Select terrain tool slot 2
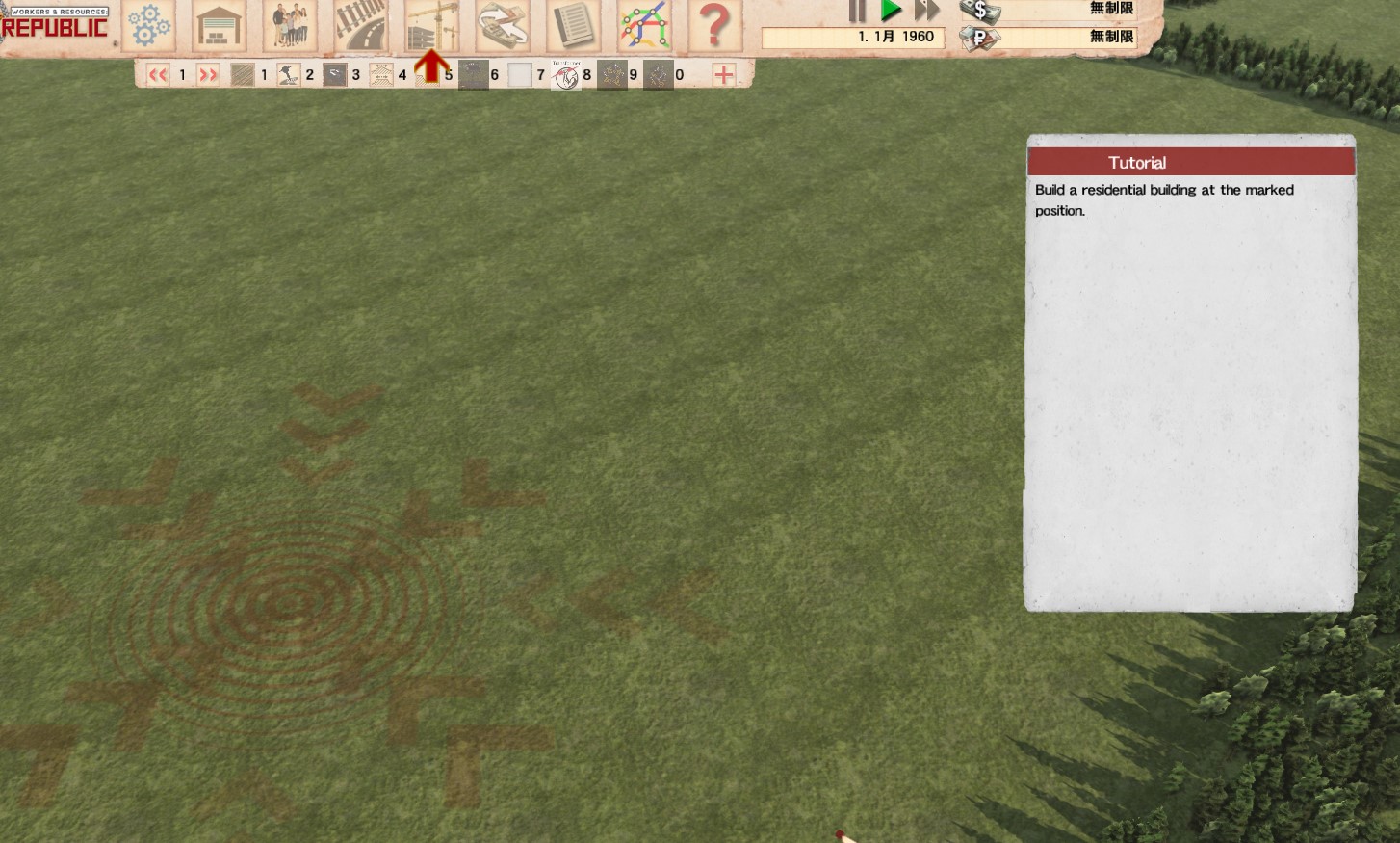 289,75
